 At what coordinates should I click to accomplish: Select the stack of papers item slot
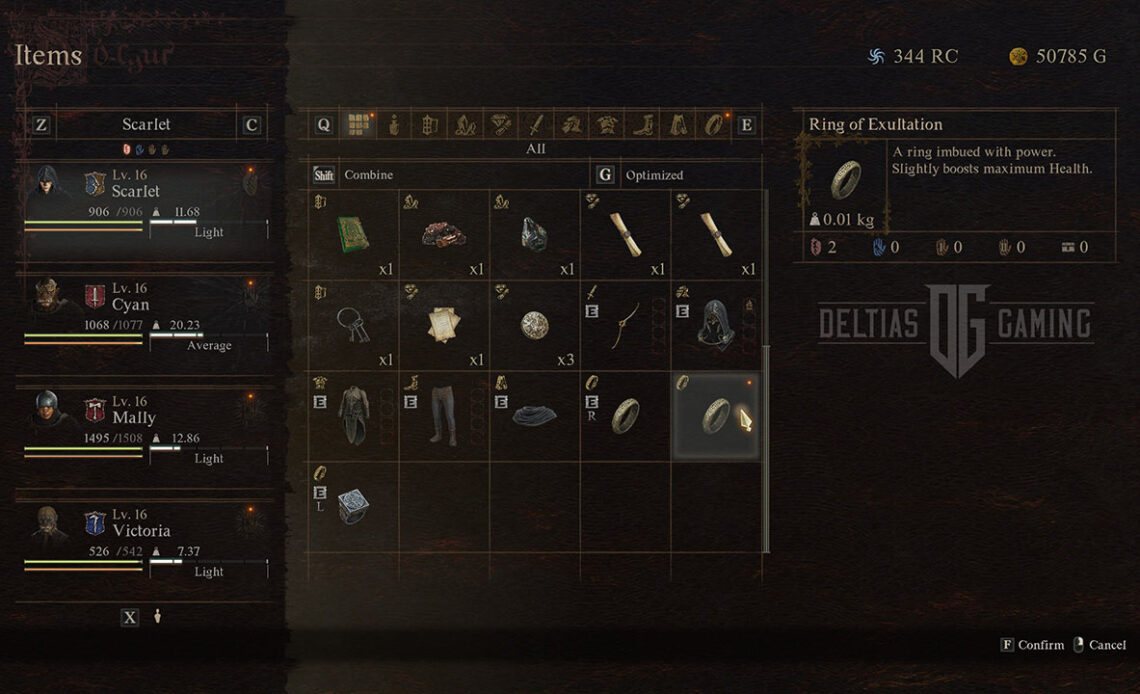(x=444, y=325)
